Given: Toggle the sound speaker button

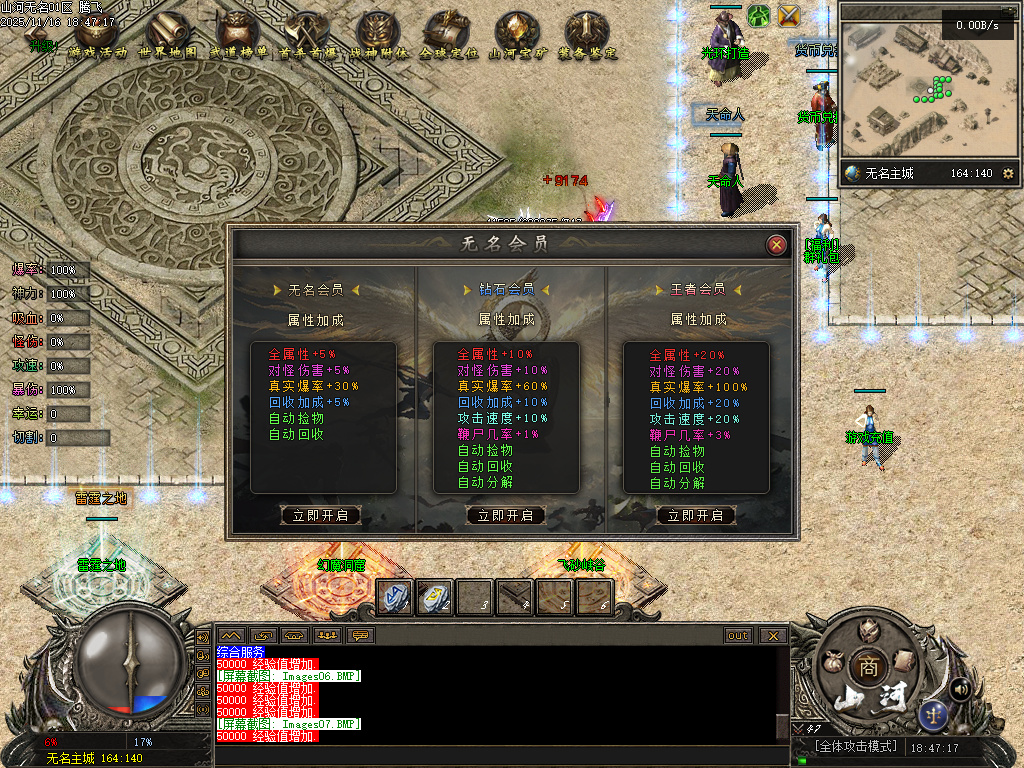Looking at the screenshot, I should click(x=960, y=688).
